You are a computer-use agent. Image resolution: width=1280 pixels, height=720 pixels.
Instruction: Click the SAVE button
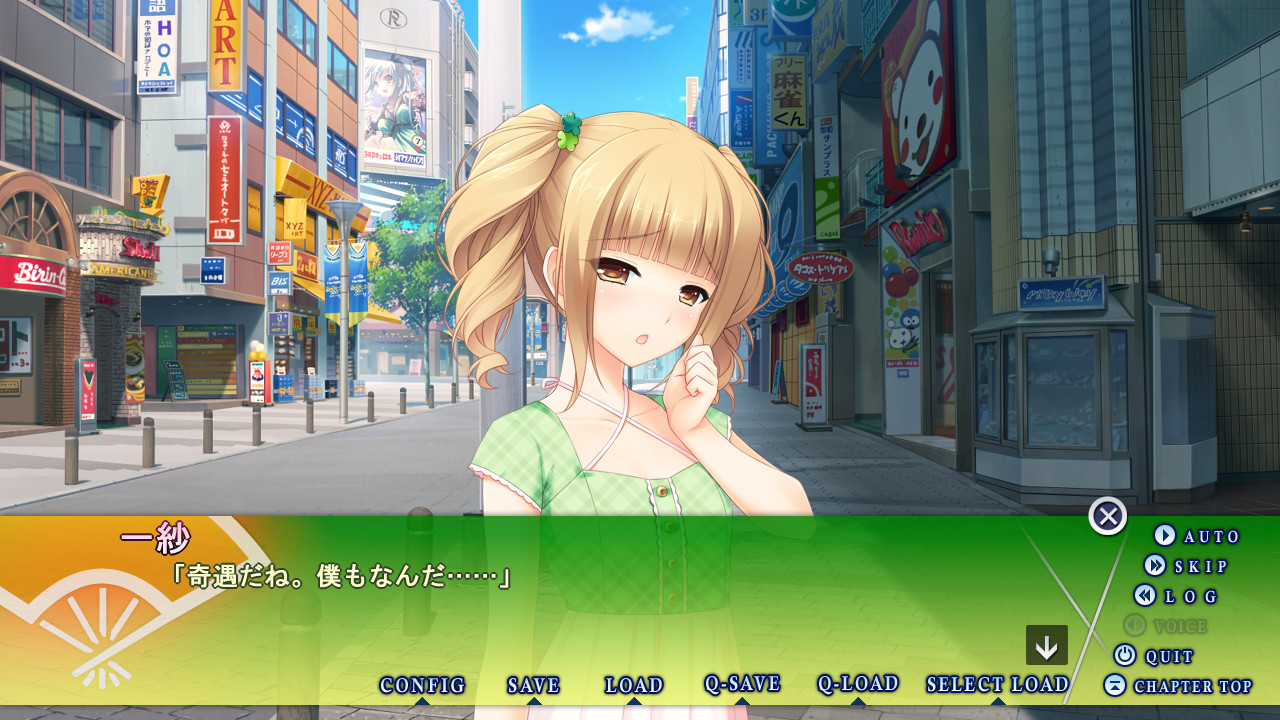click(x=533, y=686)
